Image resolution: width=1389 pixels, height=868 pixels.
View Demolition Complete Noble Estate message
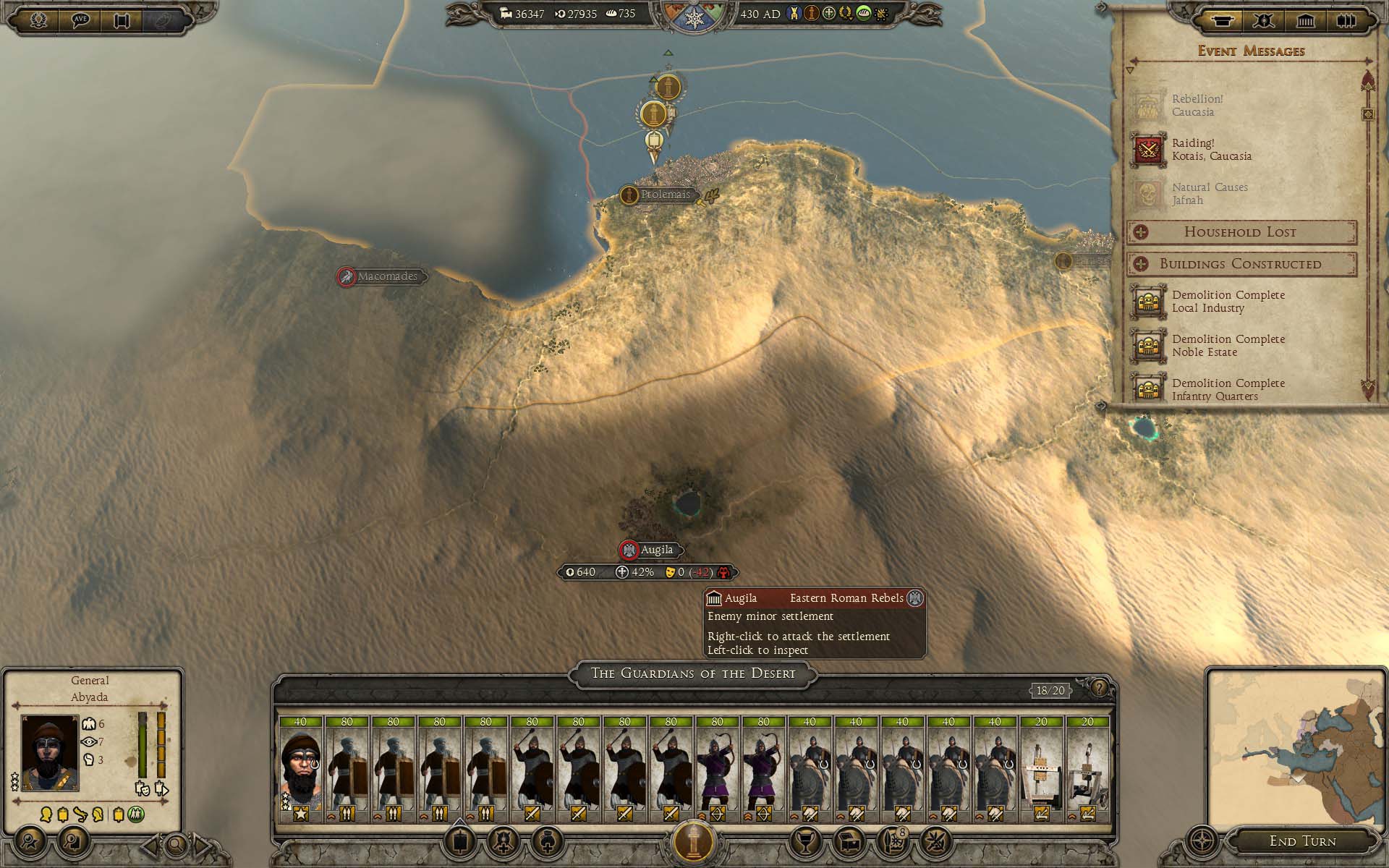coord(1228,346)
